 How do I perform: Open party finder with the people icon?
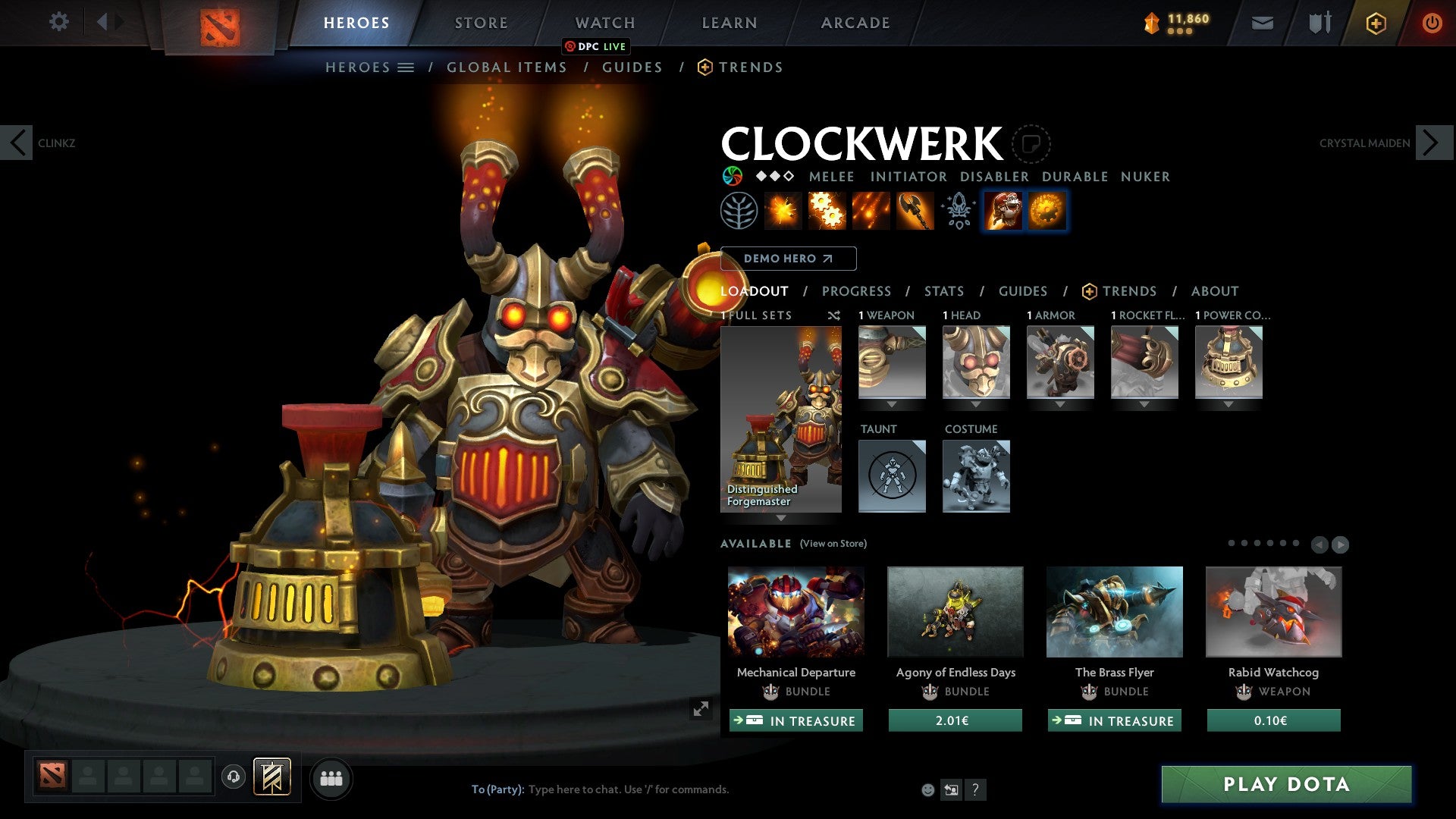click(x=331, y=778)
